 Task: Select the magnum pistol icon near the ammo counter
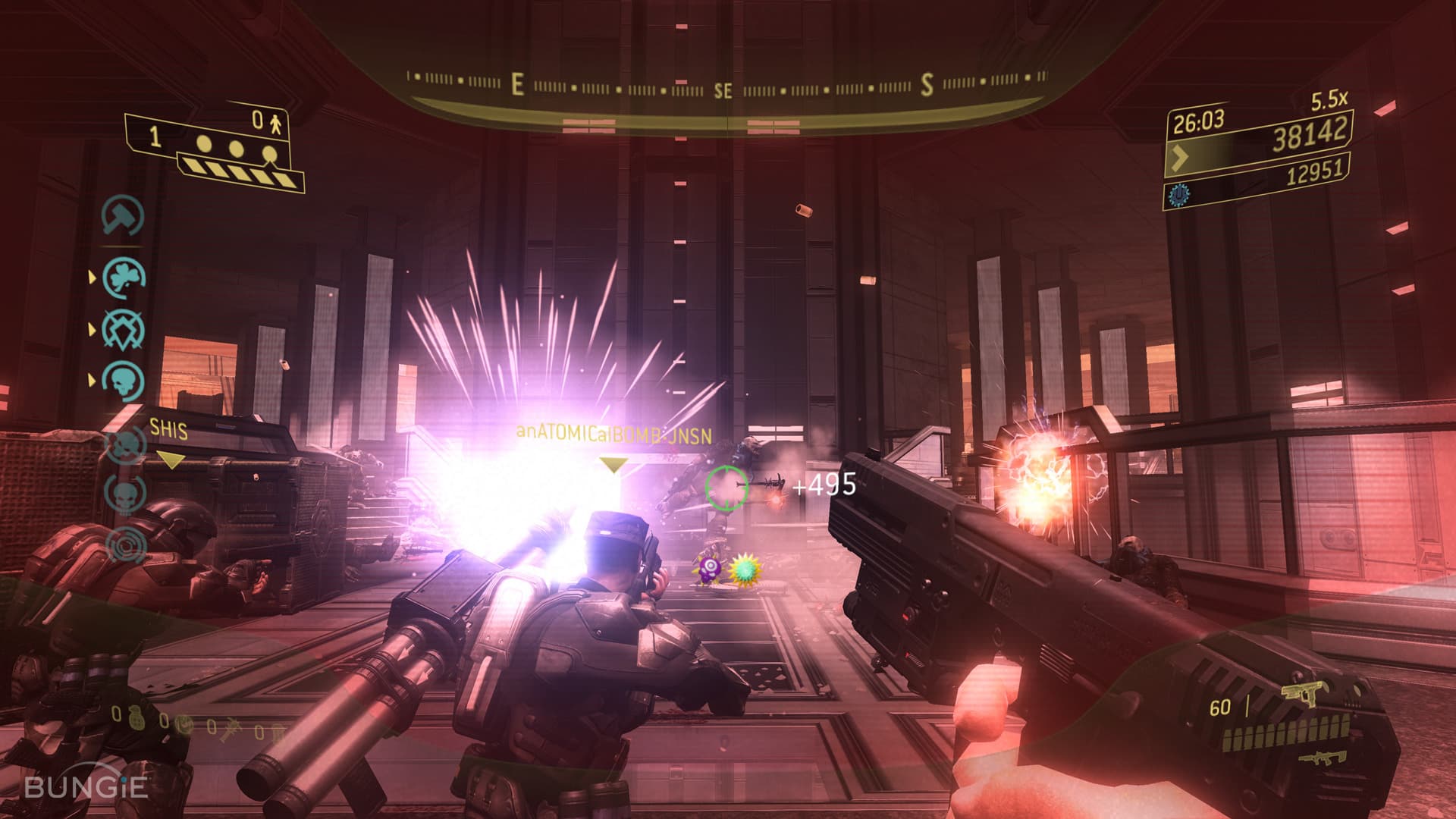(1306, 694)
